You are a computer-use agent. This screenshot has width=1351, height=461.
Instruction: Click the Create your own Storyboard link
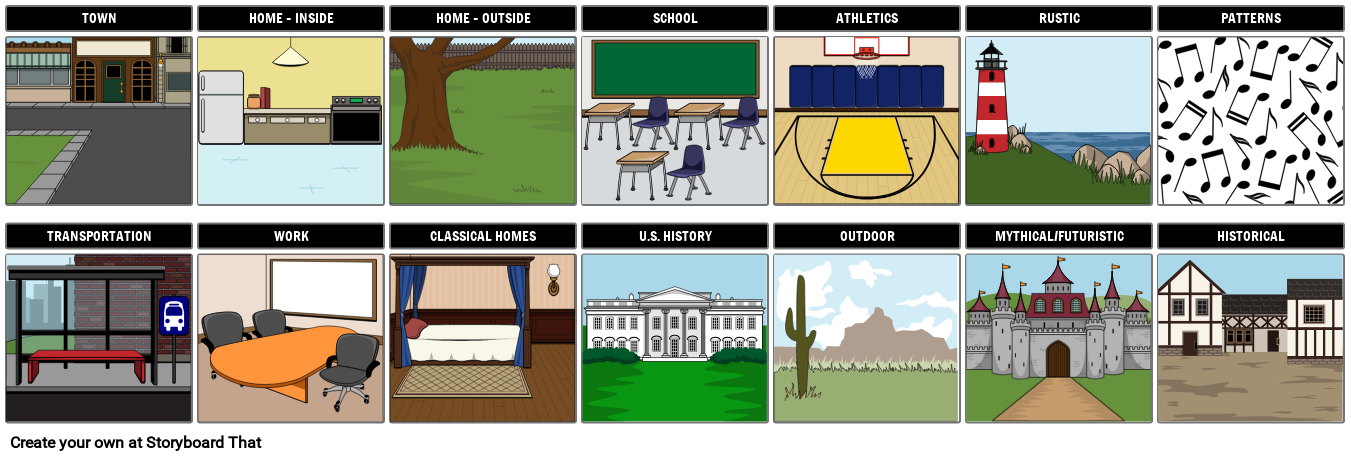point(135,442)
